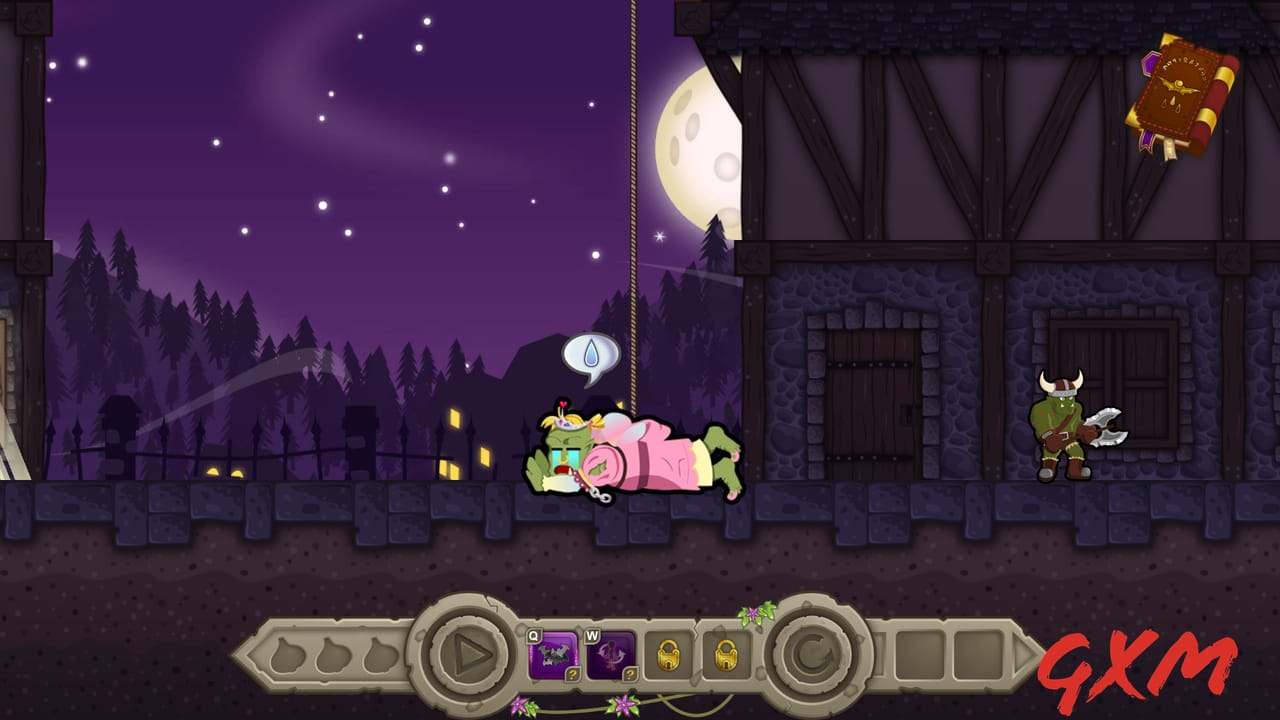Screen dimensions: 1280x720
Task: Select the Q bat spell
Action: tap(551, 652)
